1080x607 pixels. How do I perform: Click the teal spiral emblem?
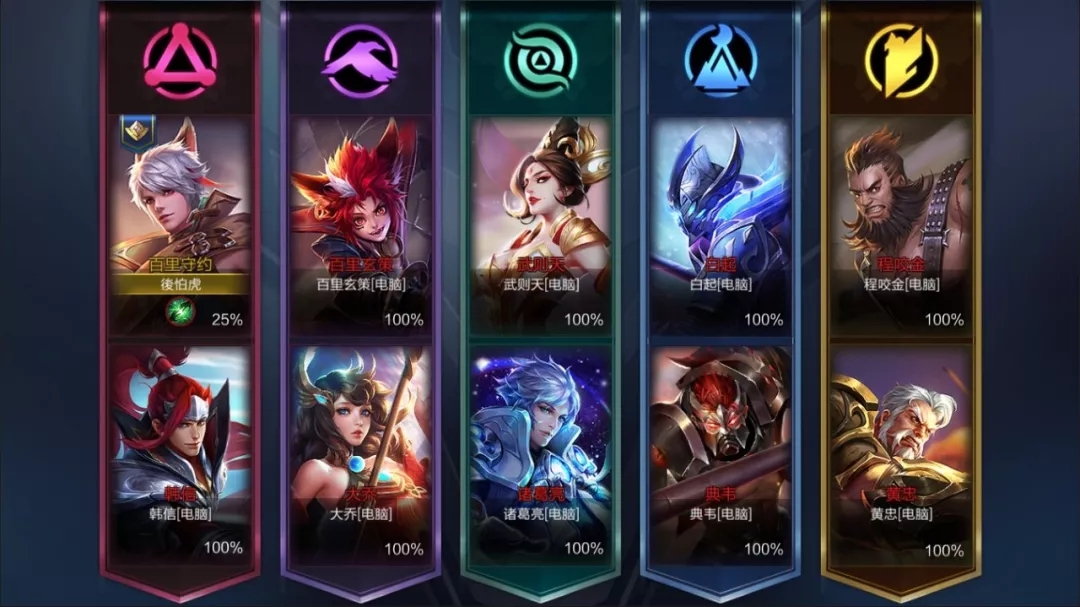[x=540, y=60]
